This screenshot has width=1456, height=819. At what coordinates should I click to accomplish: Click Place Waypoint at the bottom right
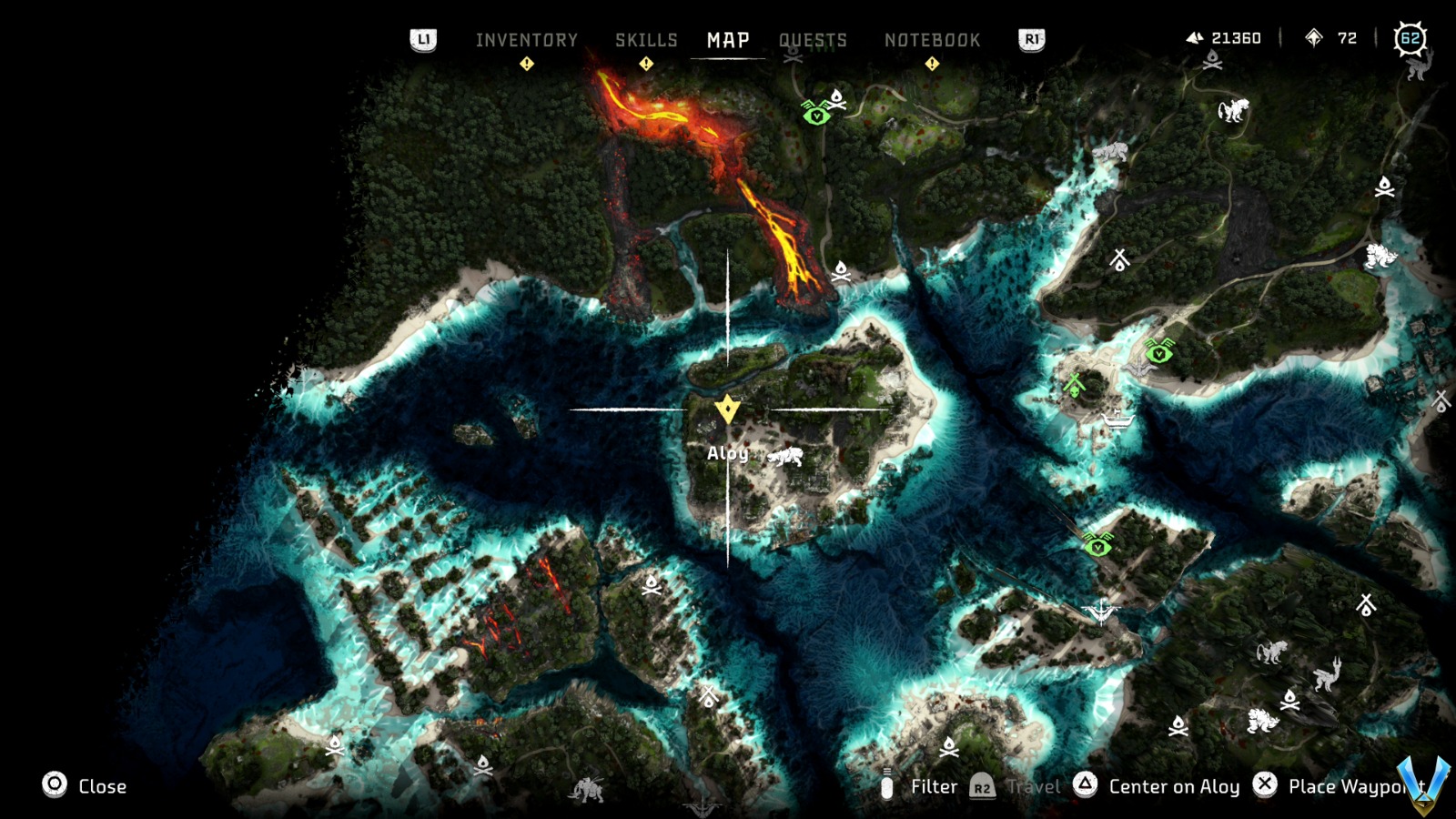[1338, 786]
